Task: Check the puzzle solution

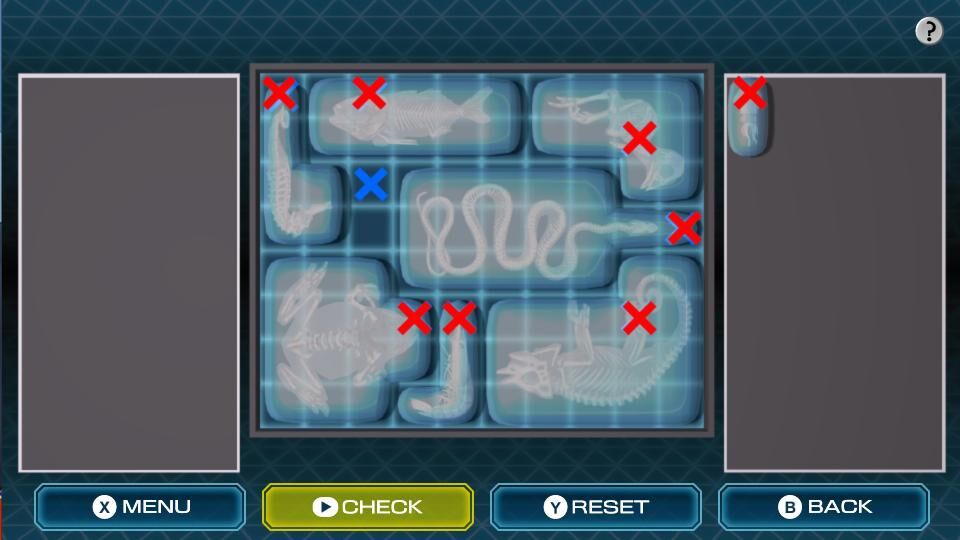Action: [x=367, y=507]
